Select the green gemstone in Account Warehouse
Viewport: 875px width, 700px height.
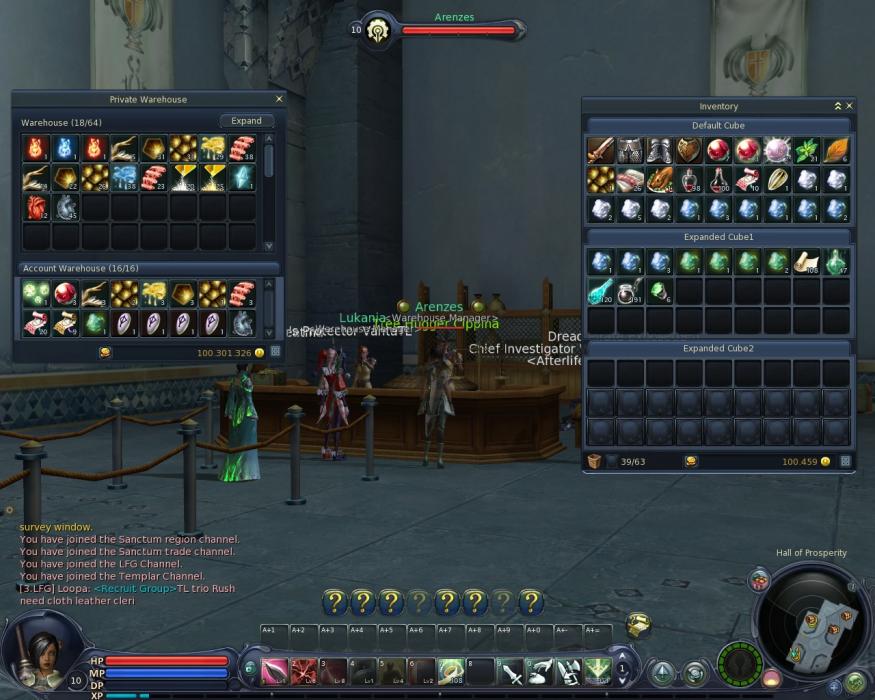tap(95, 323)
